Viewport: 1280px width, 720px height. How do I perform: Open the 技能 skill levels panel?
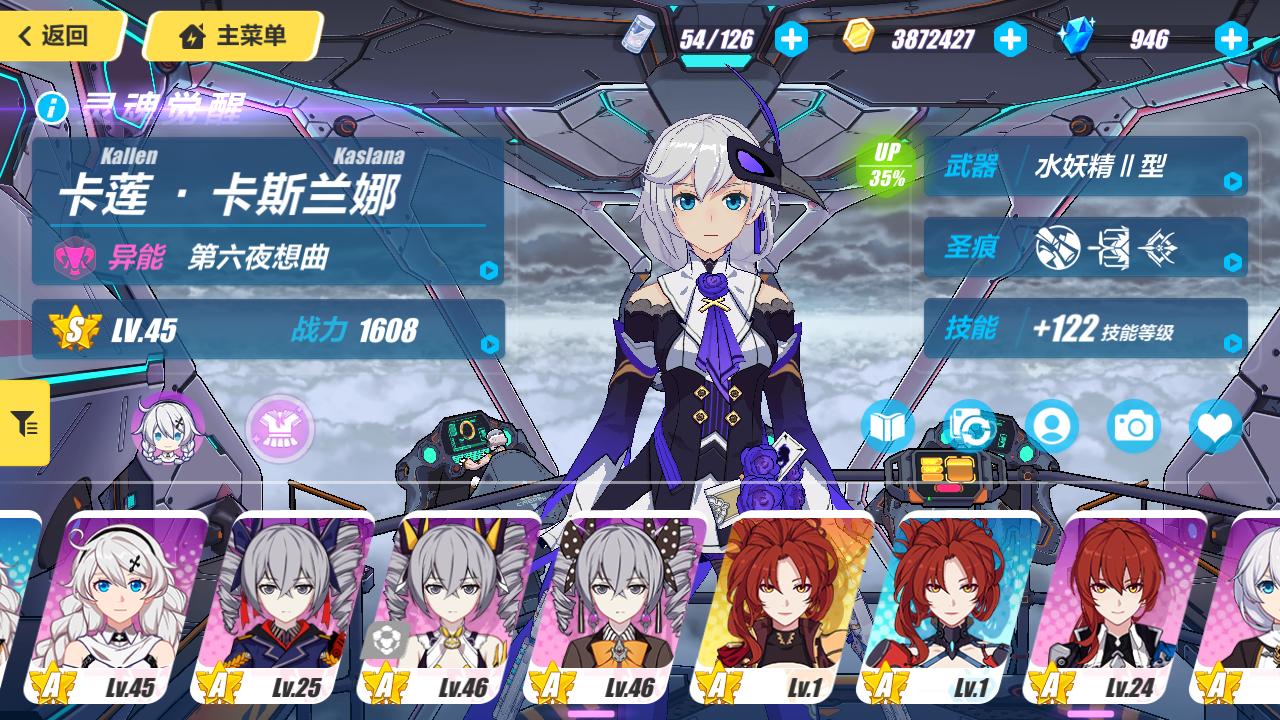[1085, 328]
